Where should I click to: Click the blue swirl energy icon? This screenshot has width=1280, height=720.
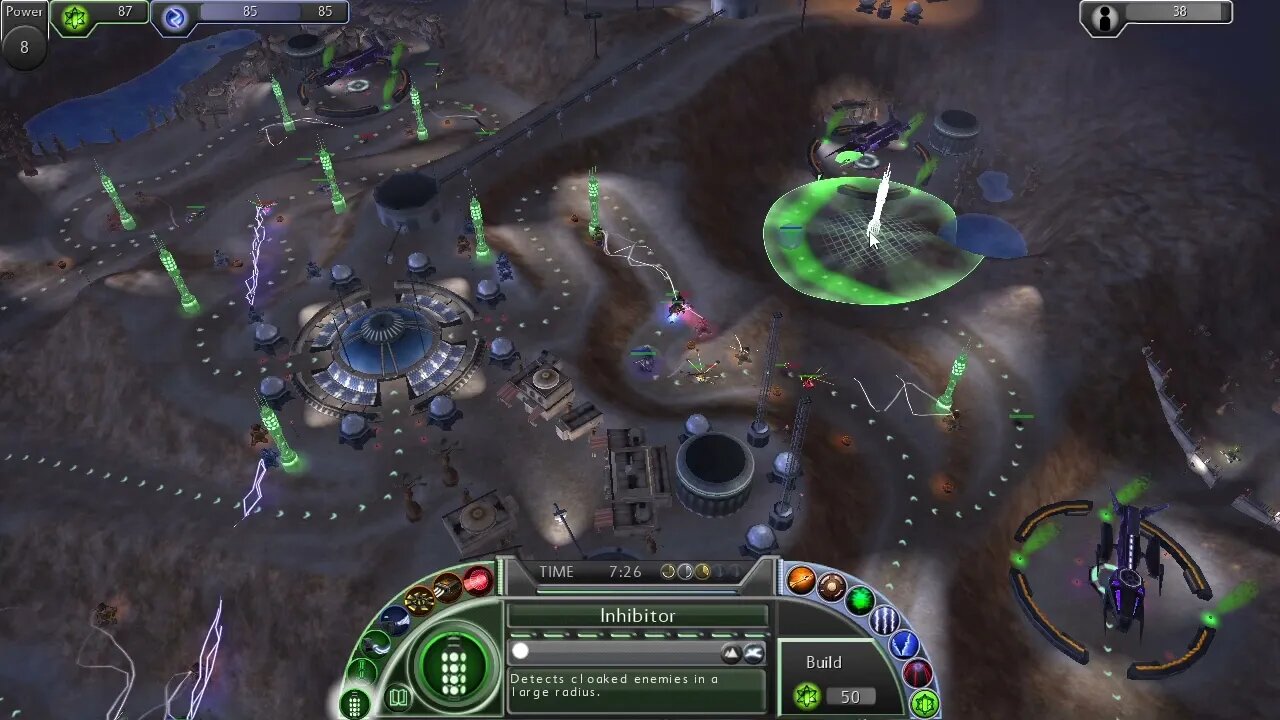(x=176, y=17)
